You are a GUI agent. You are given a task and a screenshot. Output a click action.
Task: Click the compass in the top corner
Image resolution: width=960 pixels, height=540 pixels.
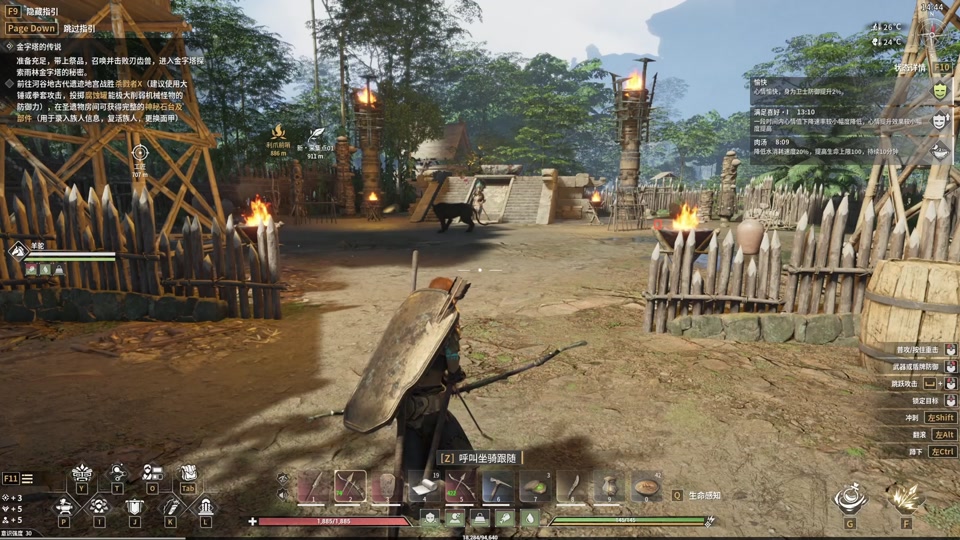(x=933, y=33)
